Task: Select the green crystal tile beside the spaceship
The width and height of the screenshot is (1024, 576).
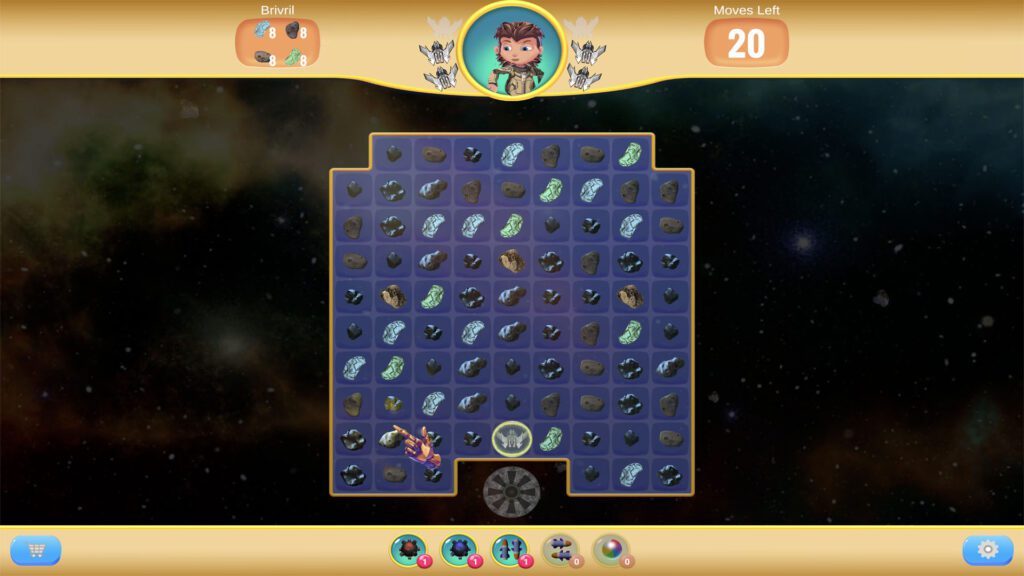Action: pyautogui.click(x=551, y=438)
